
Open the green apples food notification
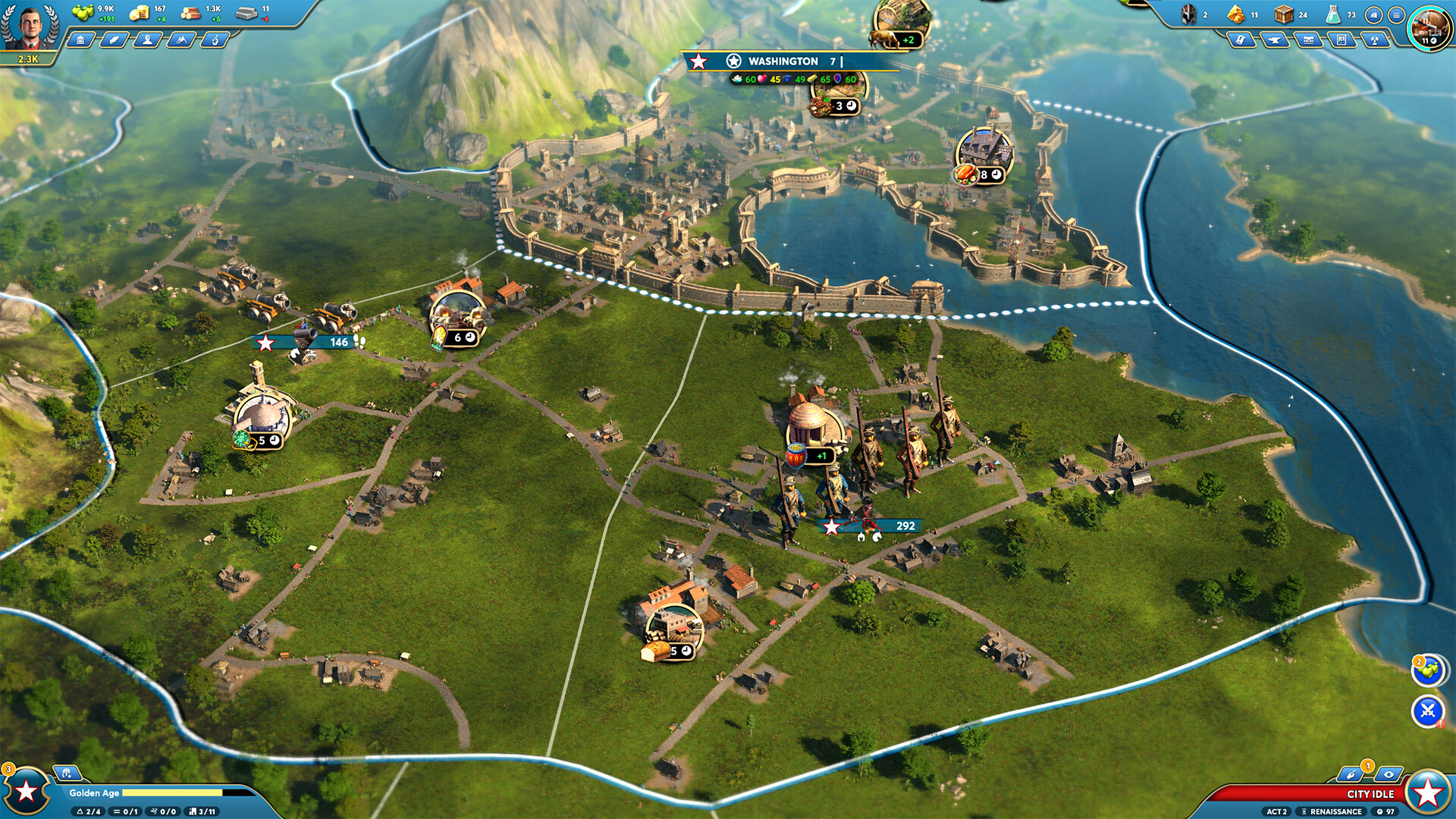click(x=1428, y=670)
